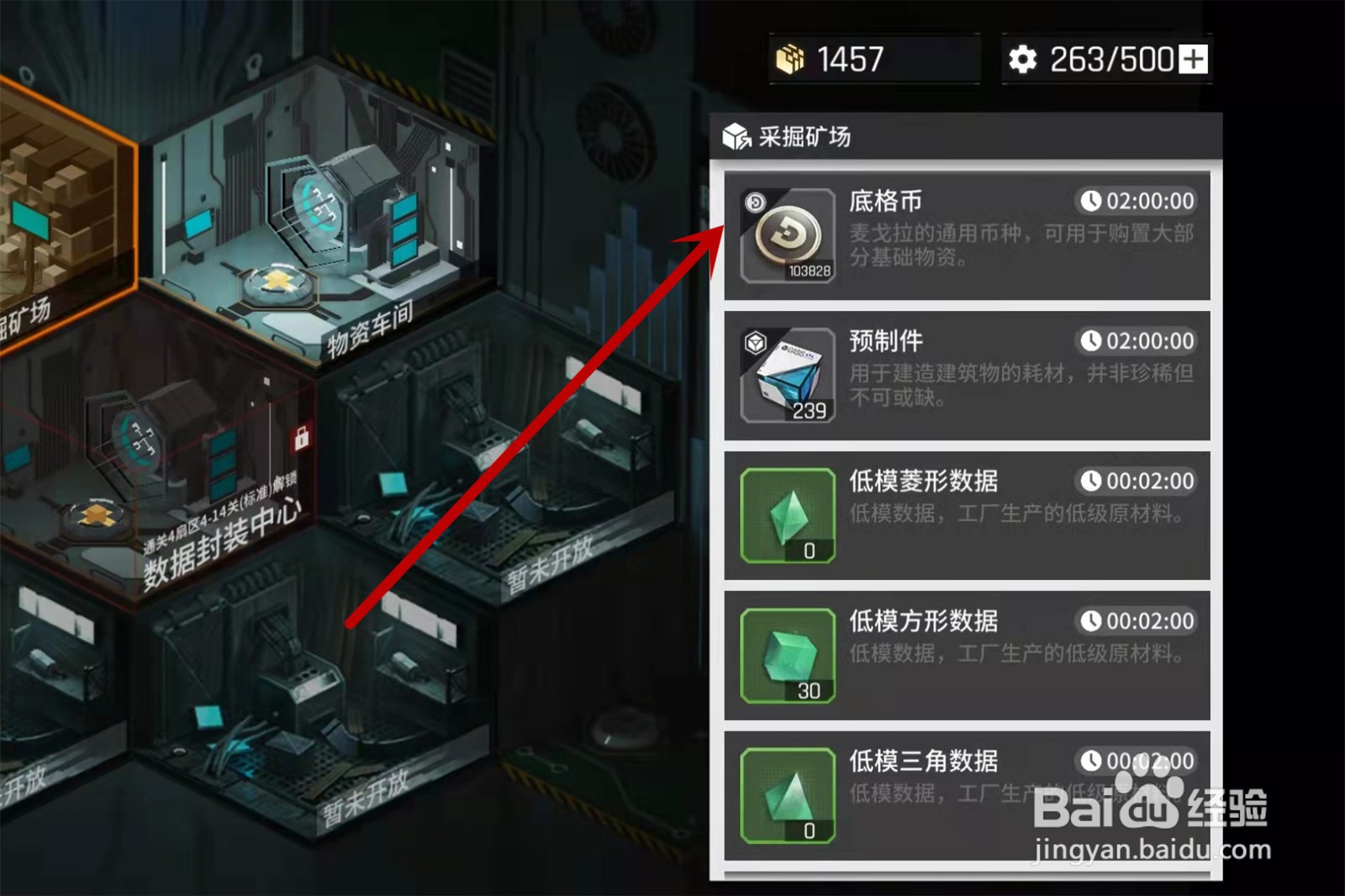Tap the gold cube currency icon

791,59
